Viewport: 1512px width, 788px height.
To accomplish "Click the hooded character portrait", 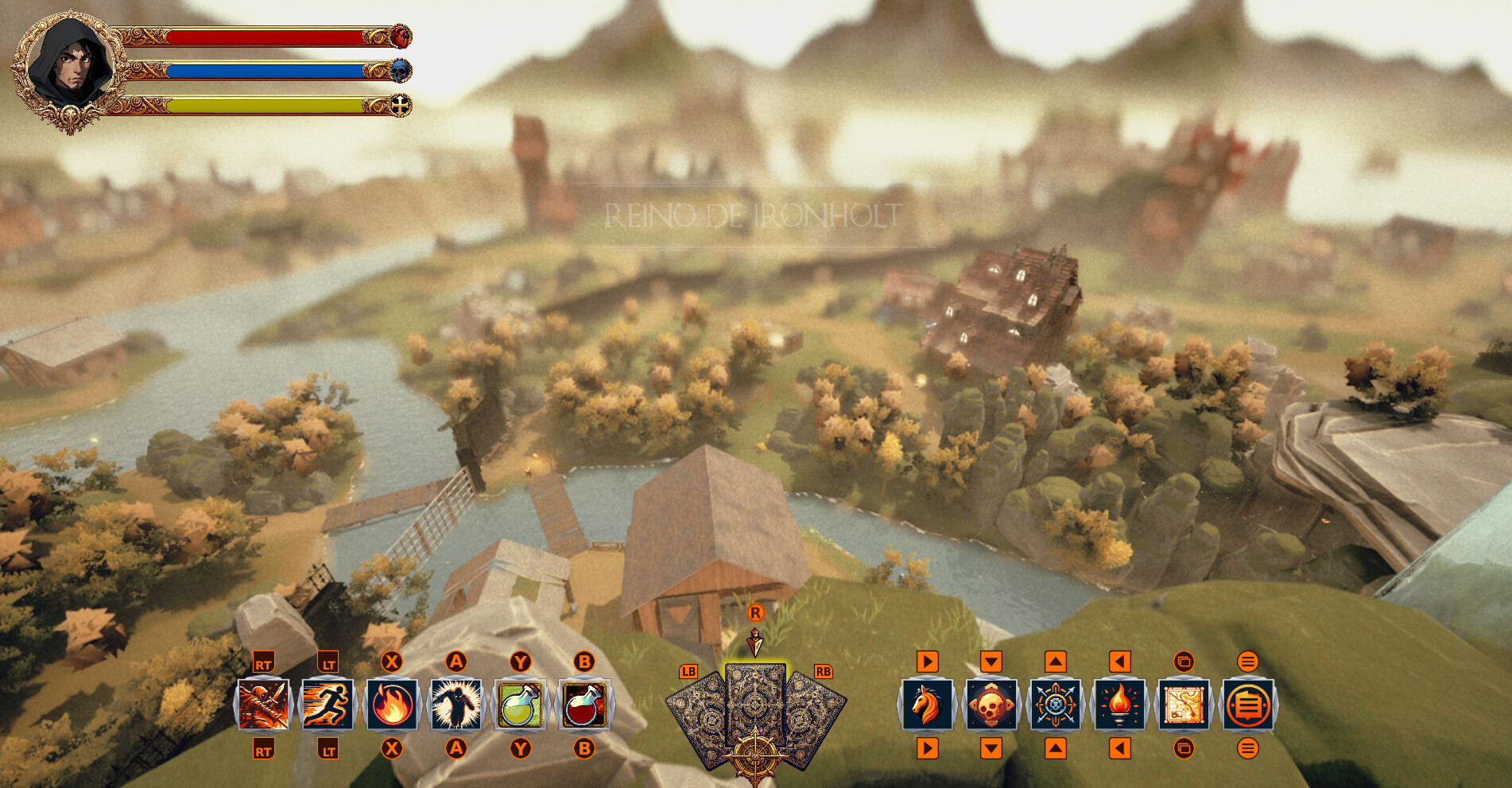I will click(70, 68).
